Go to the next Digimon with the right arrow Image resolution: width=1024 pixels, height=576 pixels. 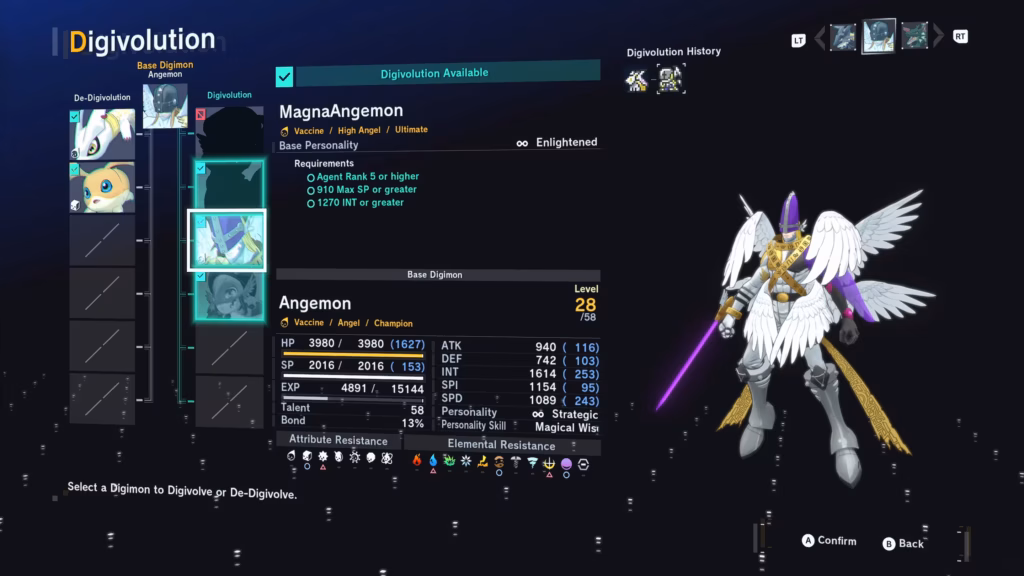(x=938, y=38)
